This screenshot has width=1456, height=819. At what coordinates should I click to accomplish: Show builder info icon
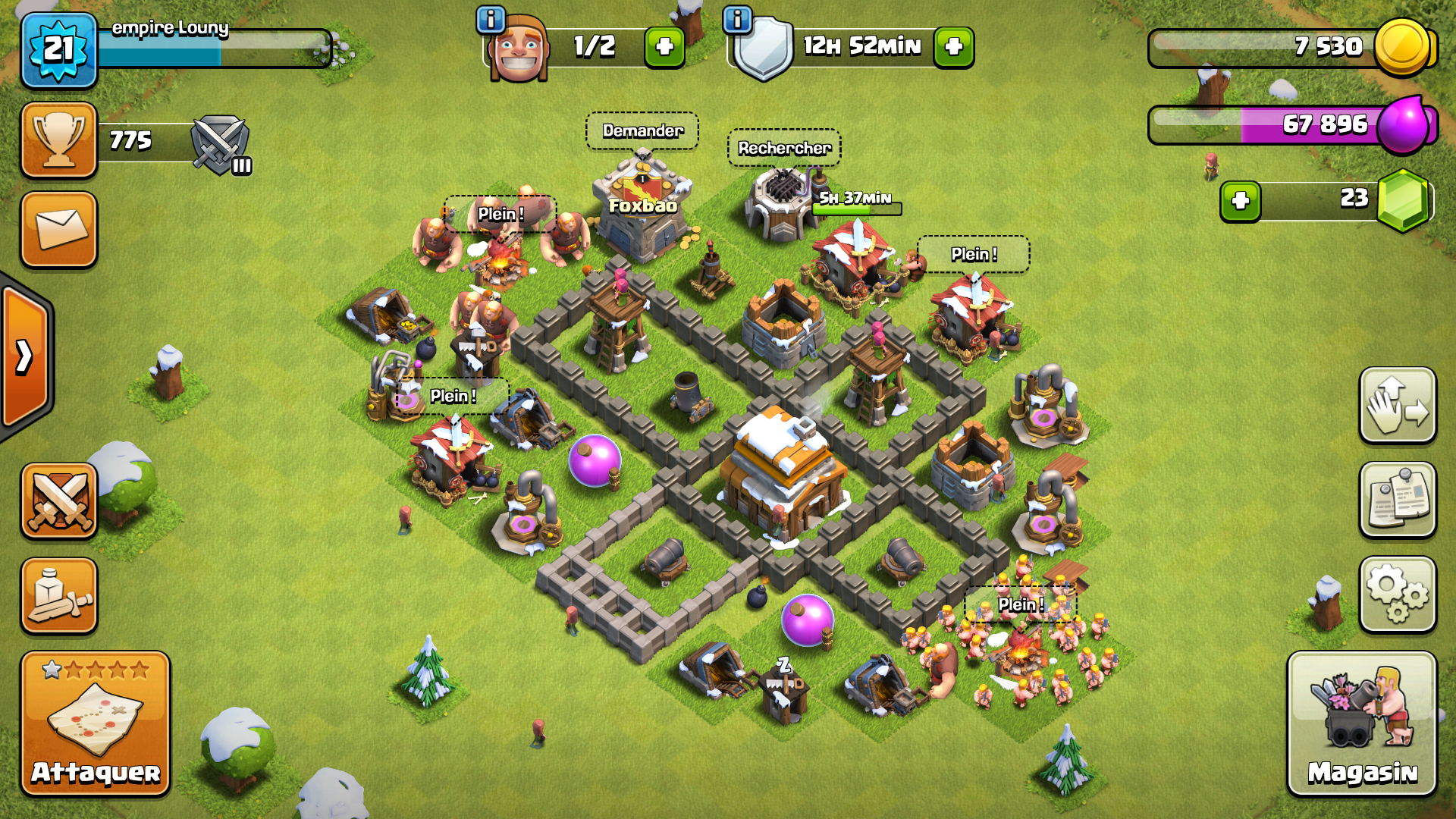[491, 20]
